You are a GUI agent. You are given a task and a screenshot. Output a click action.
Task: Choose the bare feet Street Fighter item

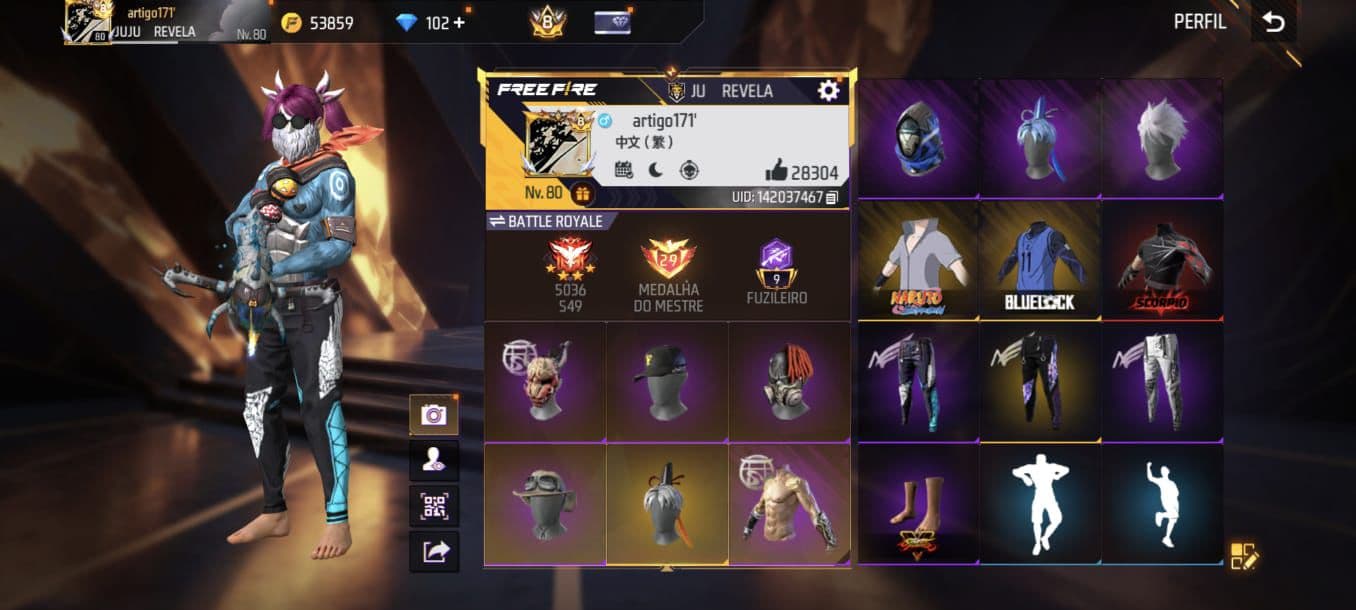pos(918,504)
